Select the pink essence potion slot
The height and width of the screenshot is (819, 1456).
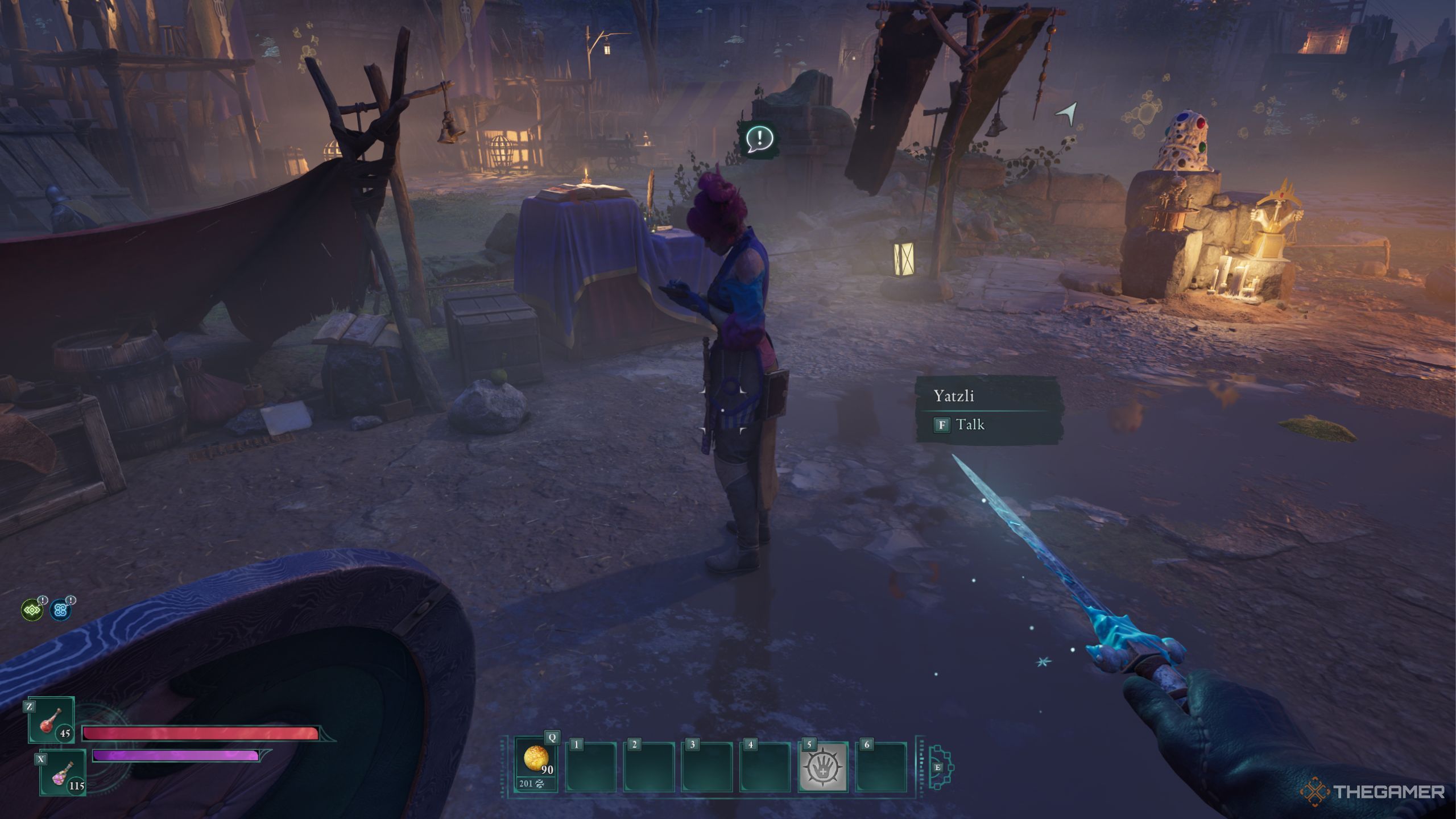tap(63, 773)
